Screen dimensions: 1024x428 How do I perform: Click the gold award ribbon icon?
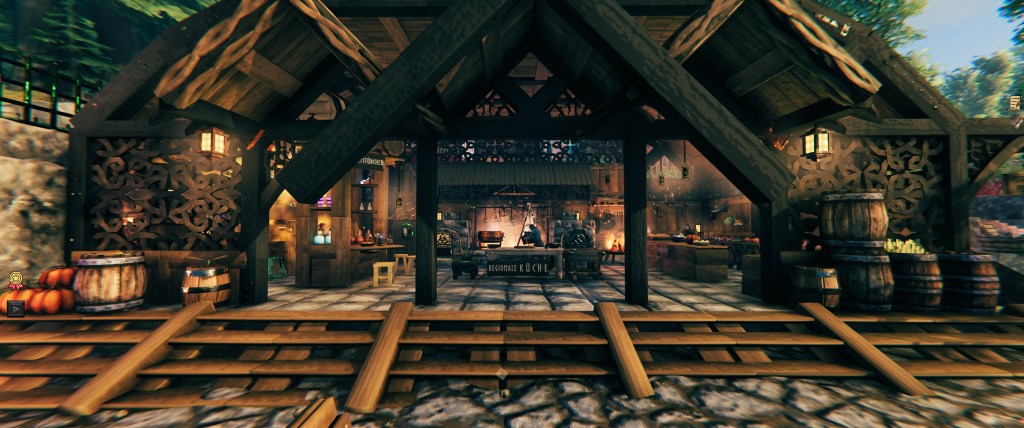(15, 281)
